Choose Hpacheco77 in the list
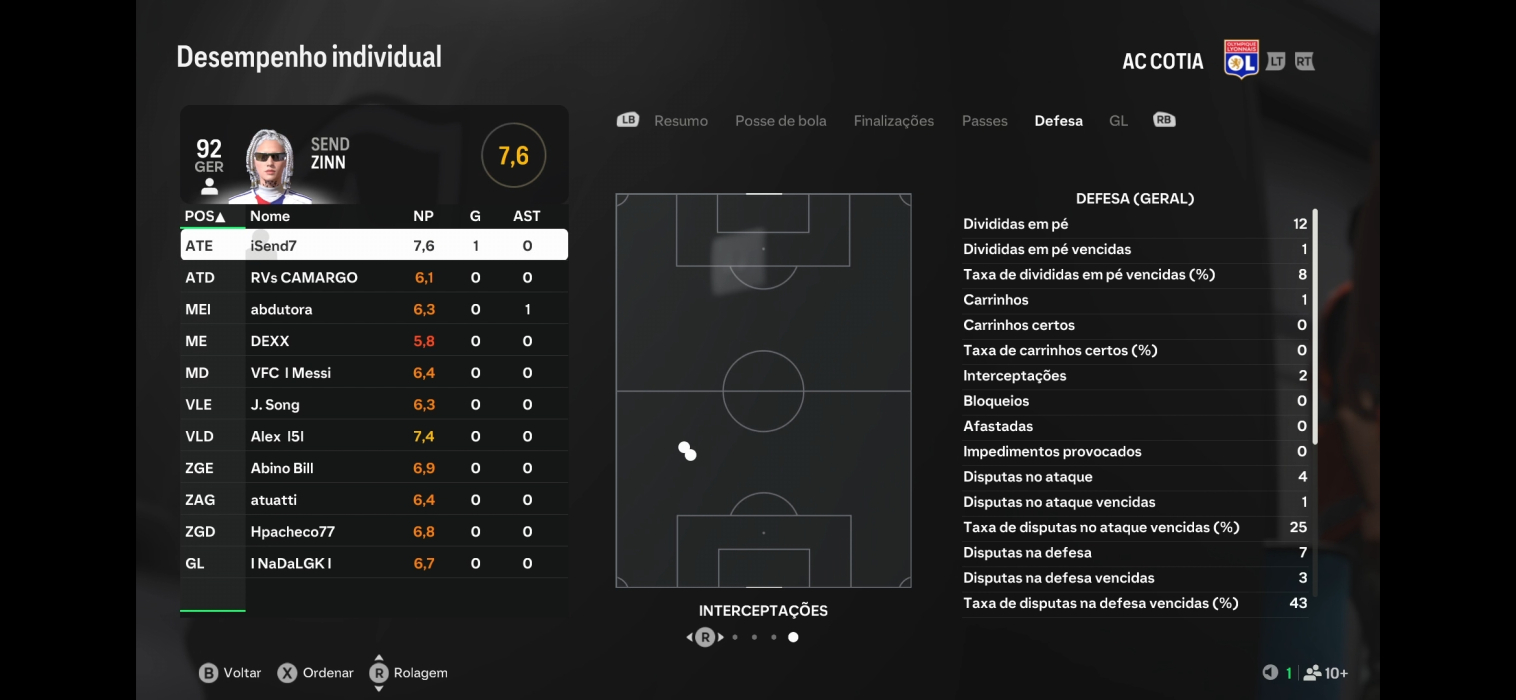Image resolution: width=1516 pixels, height=700 pixels. pyautogui.click(x=374, y=532)
